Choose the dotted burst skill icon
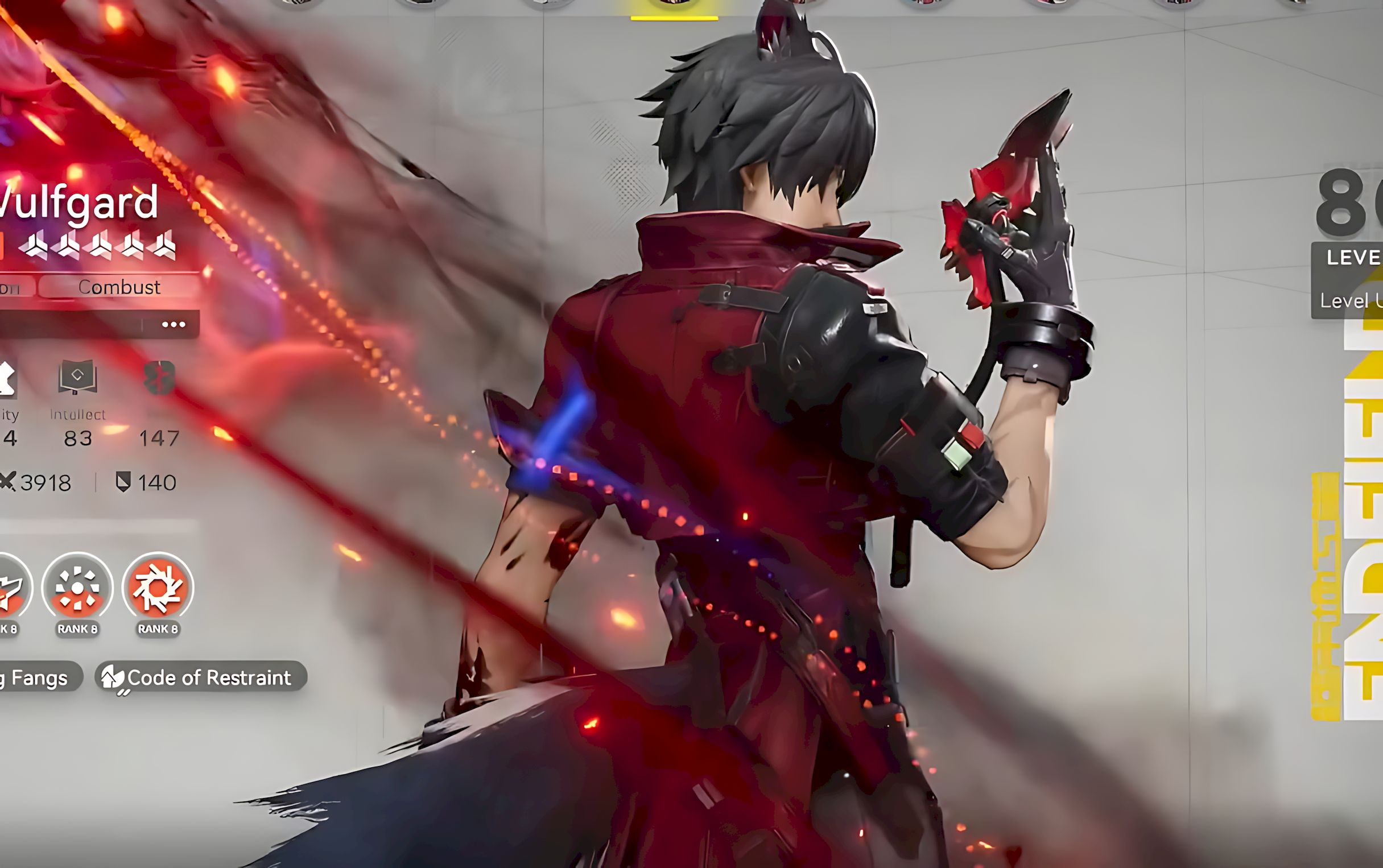Image resolution: width=1383 pixels, height=868 pixels. pos(77,588)
